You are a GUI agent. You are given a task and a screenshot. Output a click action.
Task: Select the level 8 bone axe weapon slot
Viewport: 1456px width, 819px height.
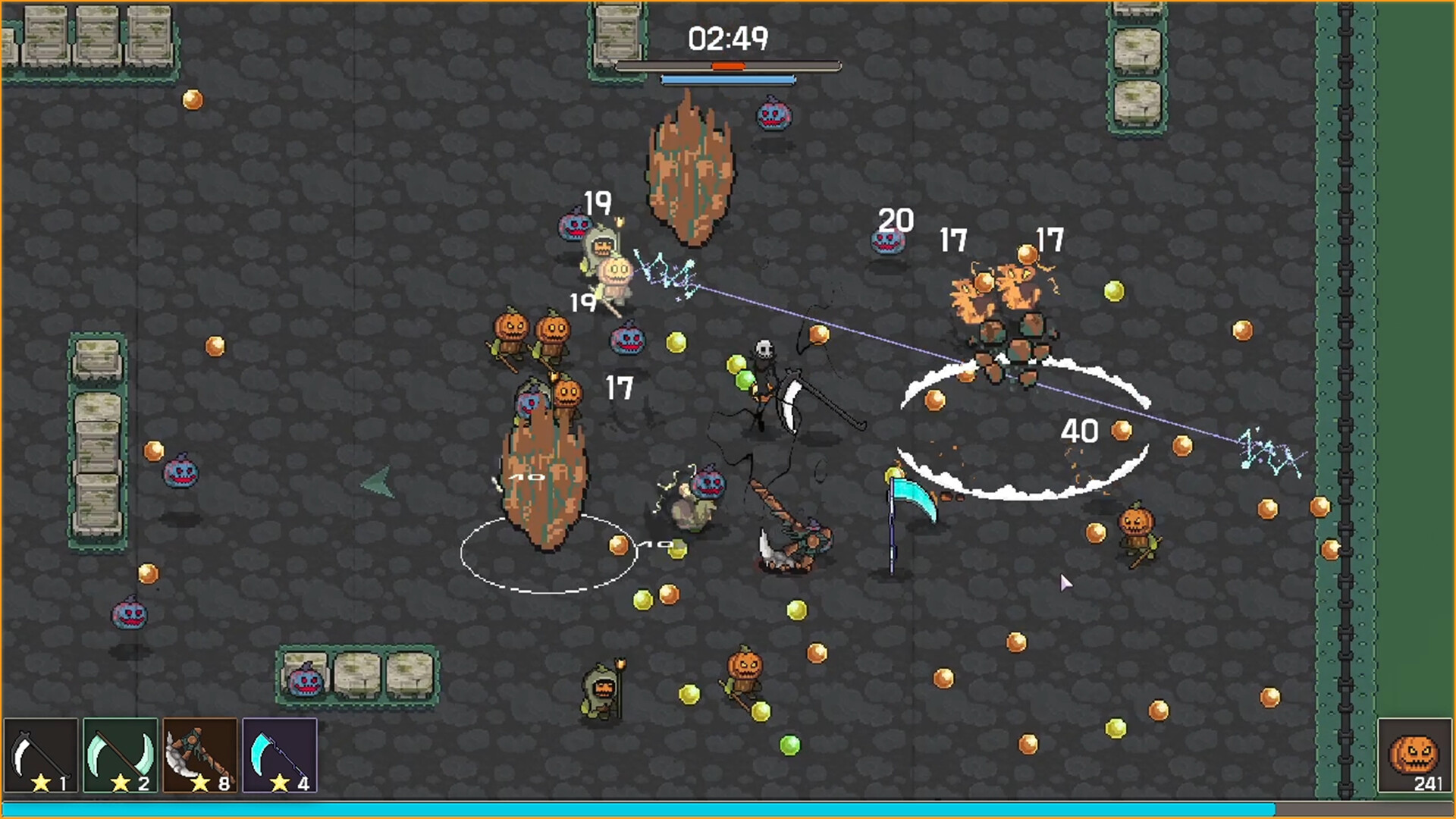[199, 755]
